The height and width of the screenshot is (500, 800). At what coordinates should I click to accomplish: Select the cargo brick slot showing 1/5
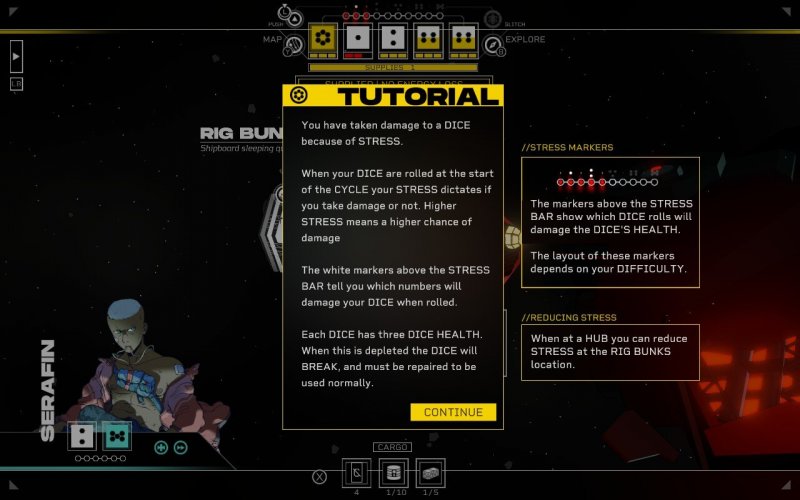(x=430, y=473)
